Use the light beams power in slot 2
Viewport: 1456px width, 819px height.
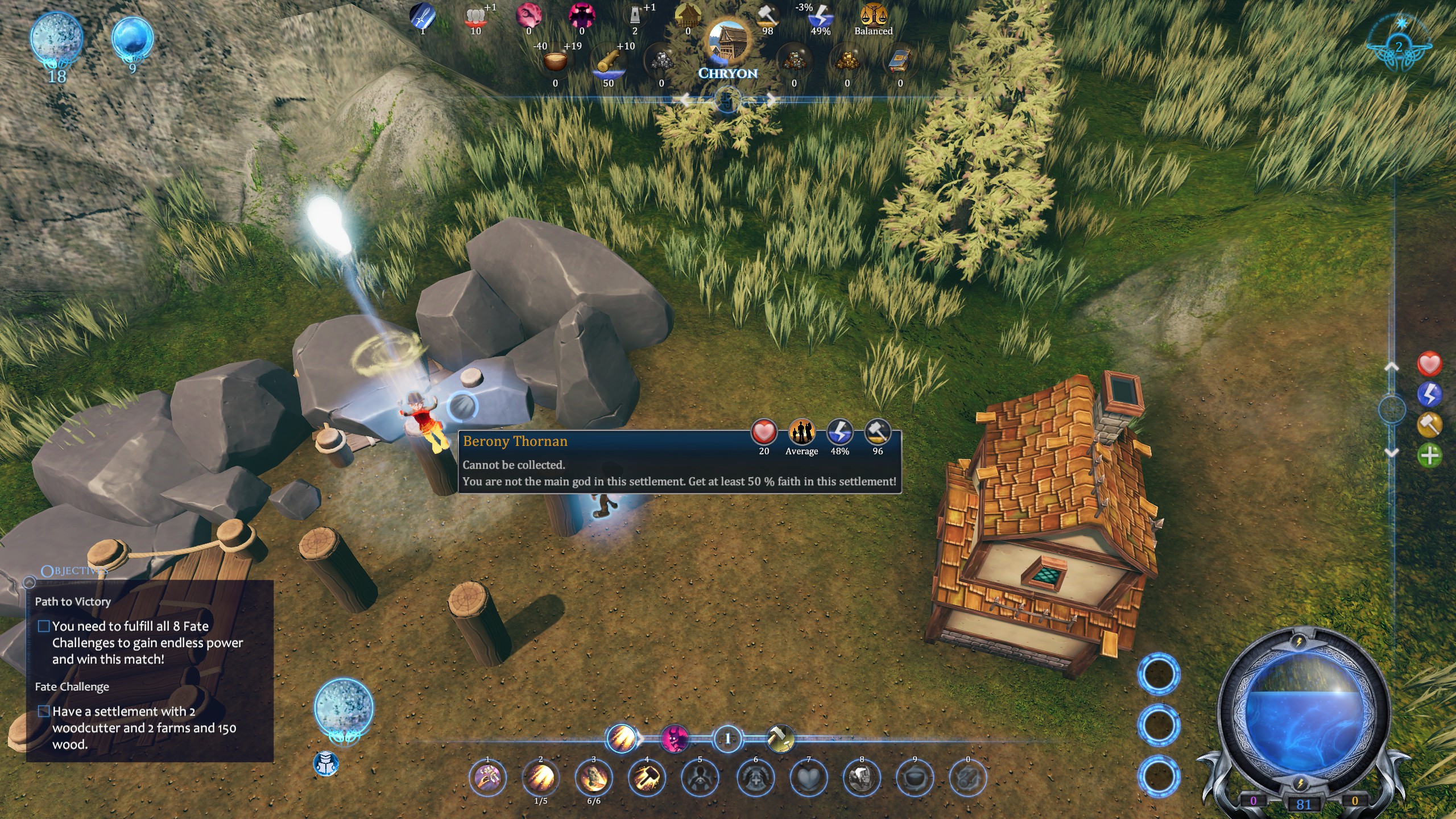(x=540, y=778)
